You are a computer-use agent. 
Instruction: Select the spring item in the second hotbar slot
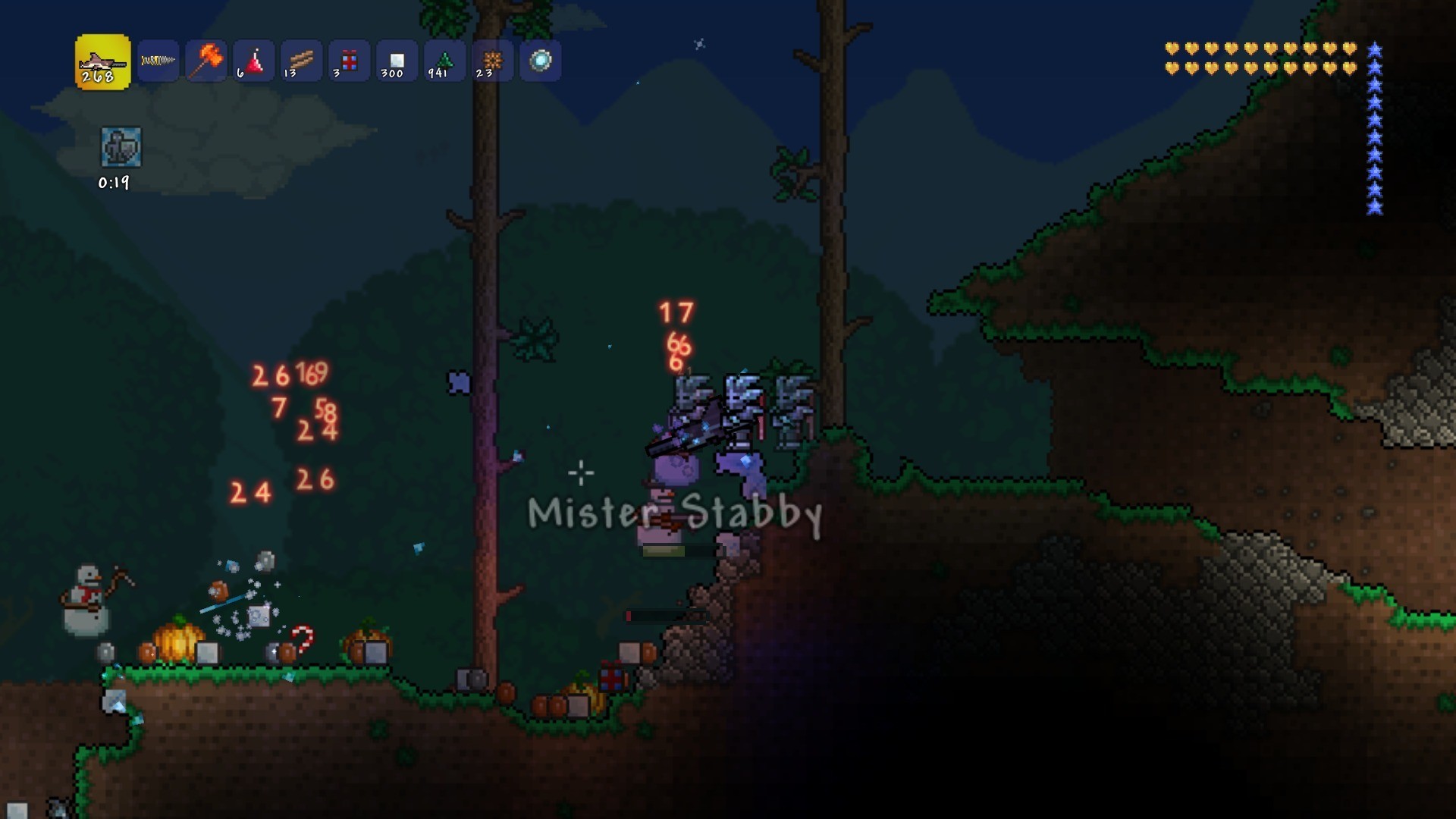[x=158, y=61]
